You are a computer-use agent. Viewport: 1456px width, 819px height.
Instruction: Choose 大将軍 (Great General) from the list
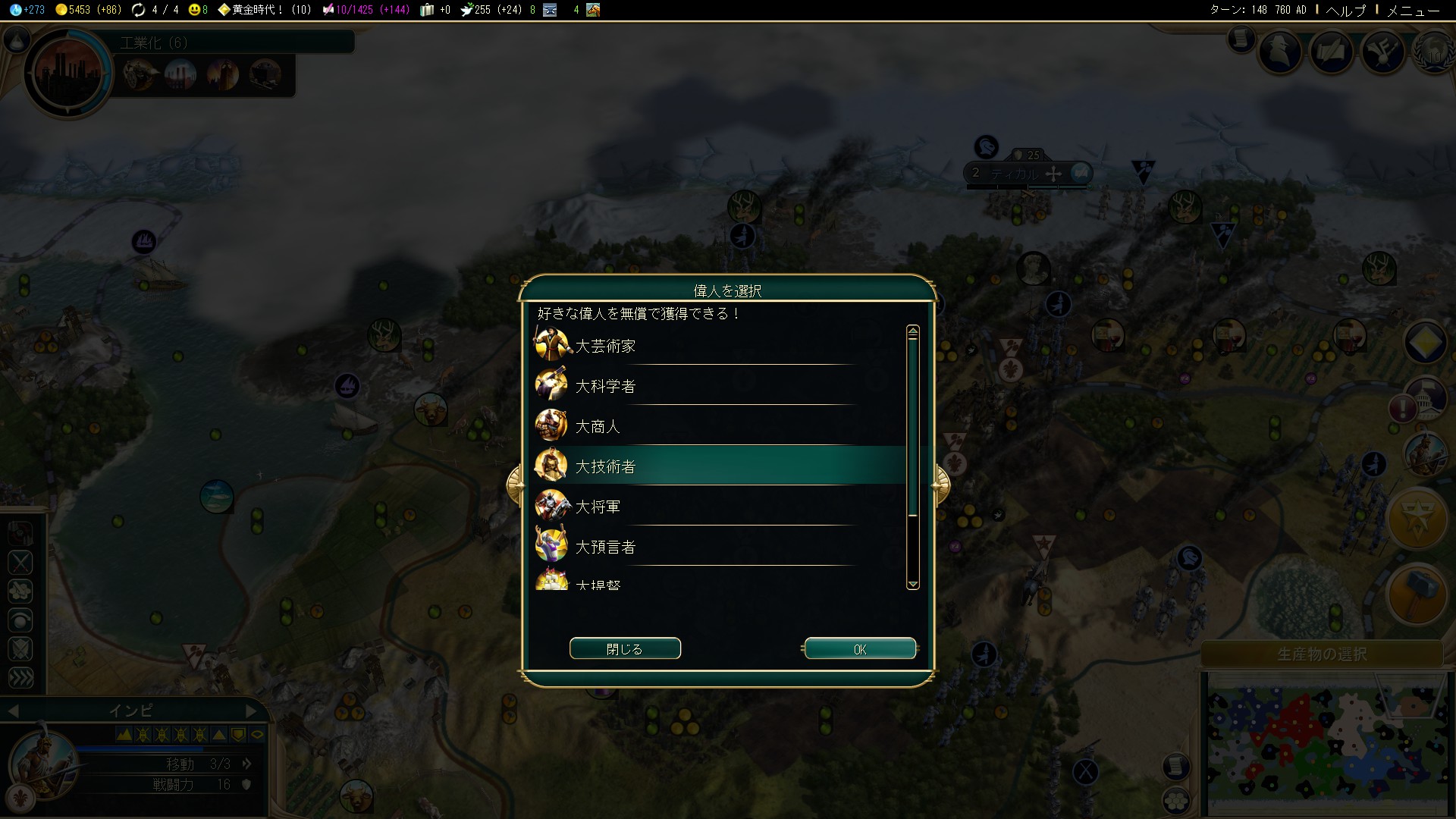point(598,507)
